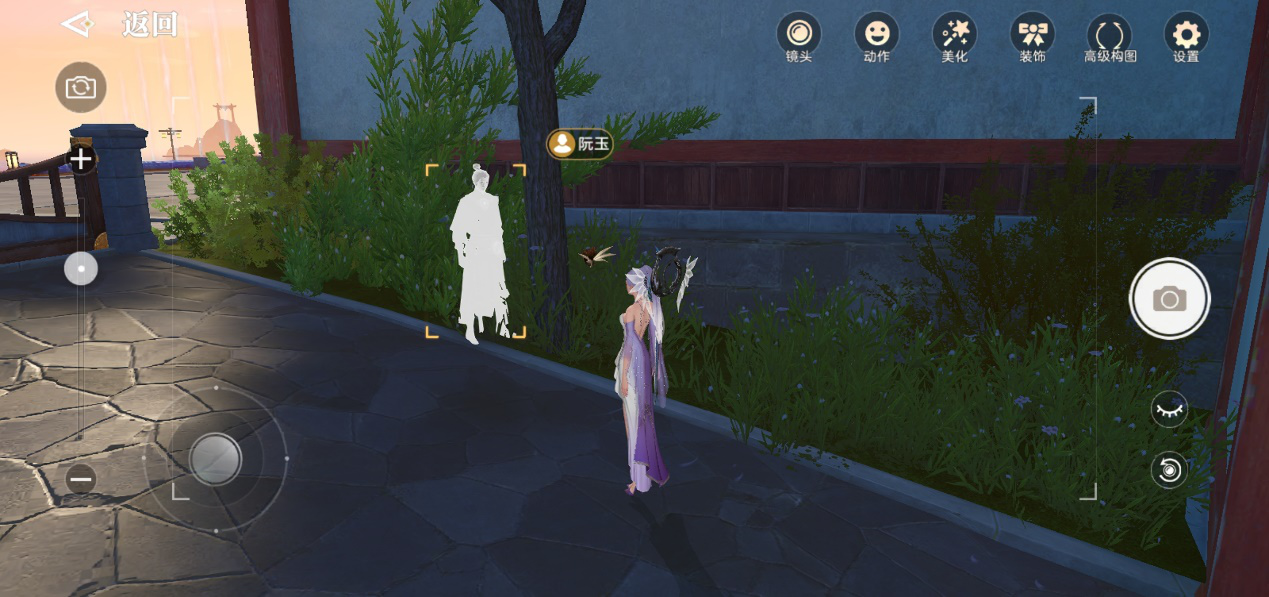This screenshot has height=597, width=1269.
Task: Open the 美化 beautify options
Action: 954,36
